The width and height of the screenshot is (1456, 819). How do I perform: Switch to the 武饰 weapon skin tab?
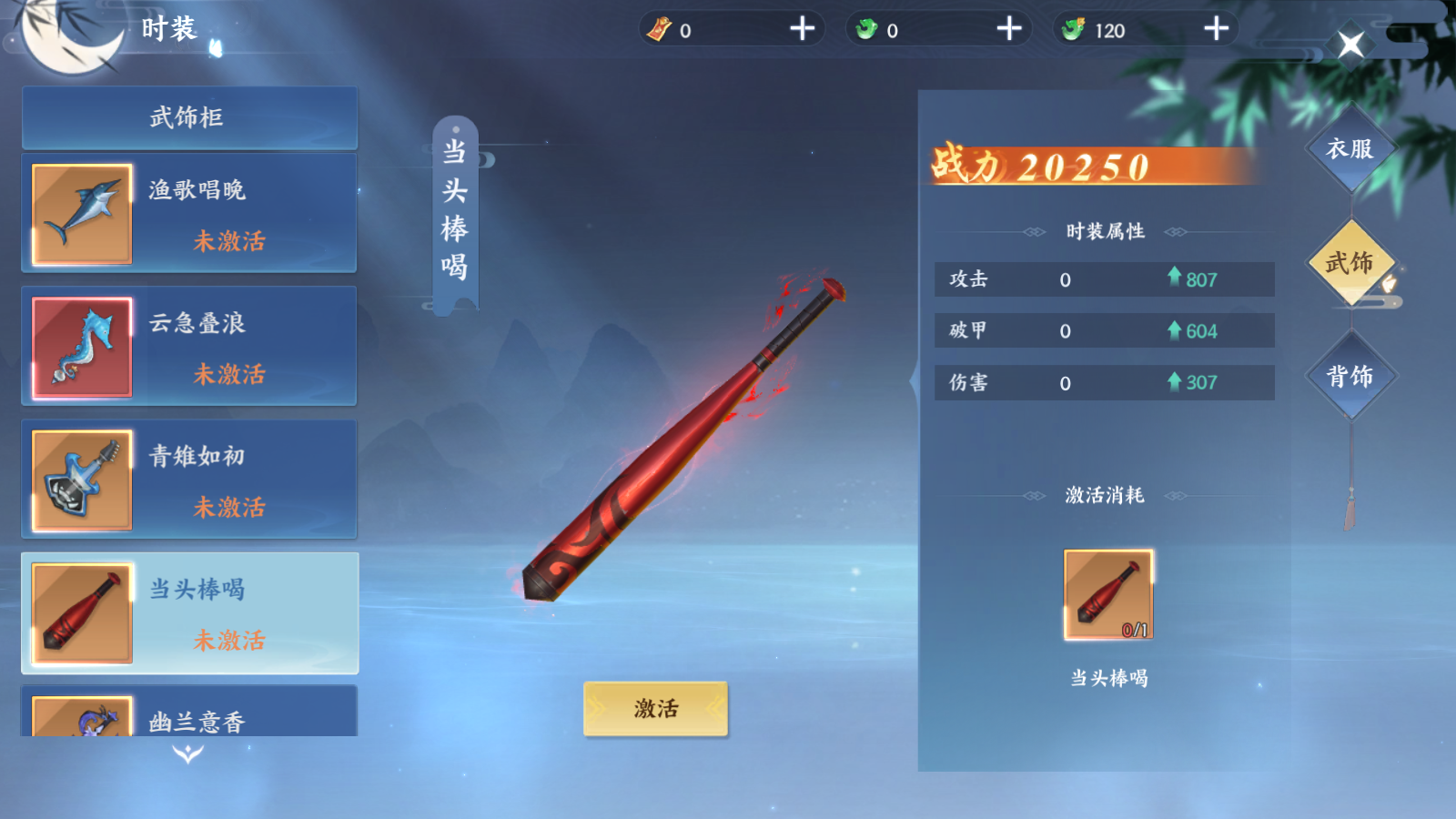(1350, 263)
